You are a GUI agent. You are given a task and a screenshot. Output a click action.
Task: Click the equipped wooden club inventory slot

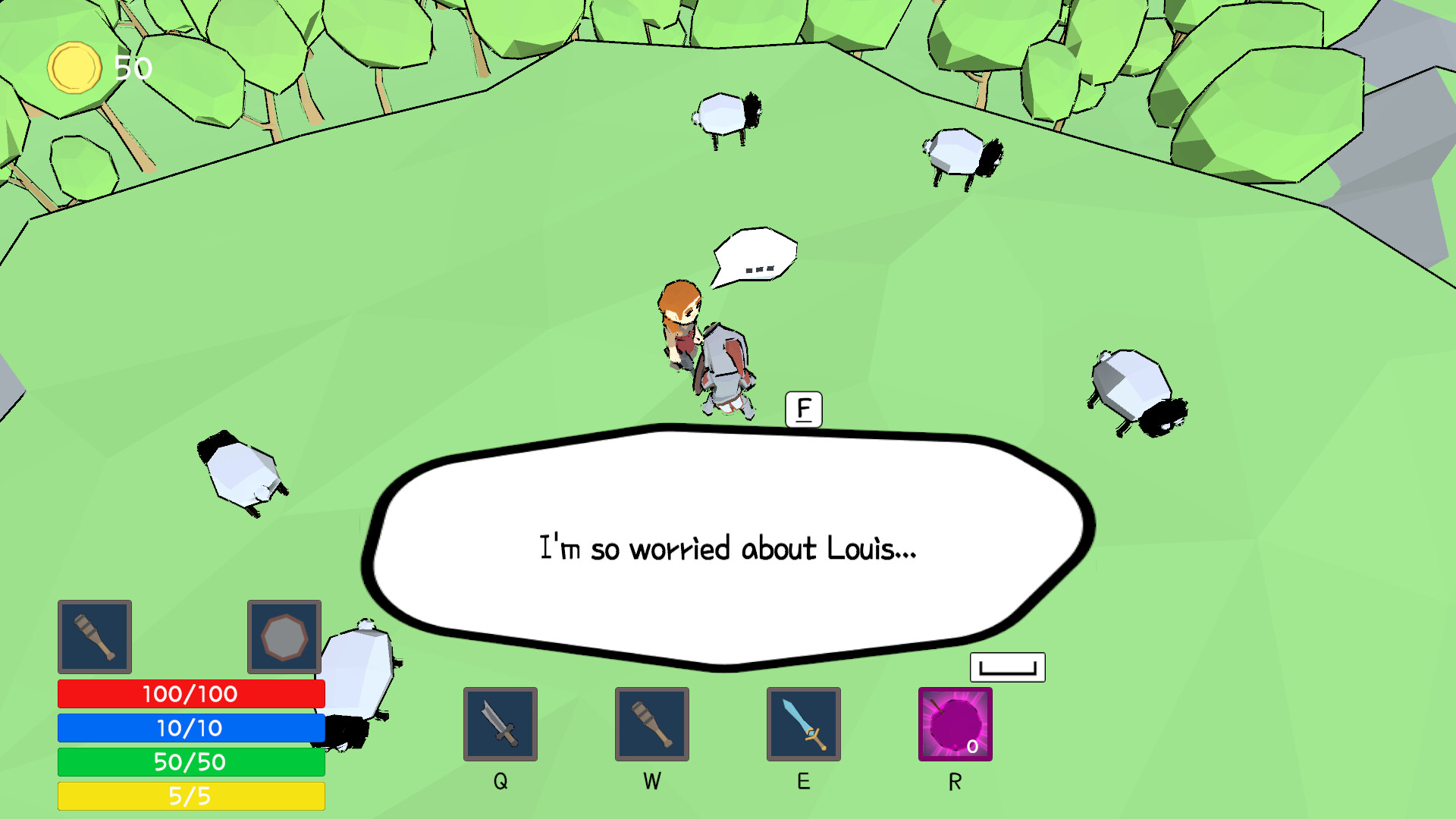(x=94, y=637)
